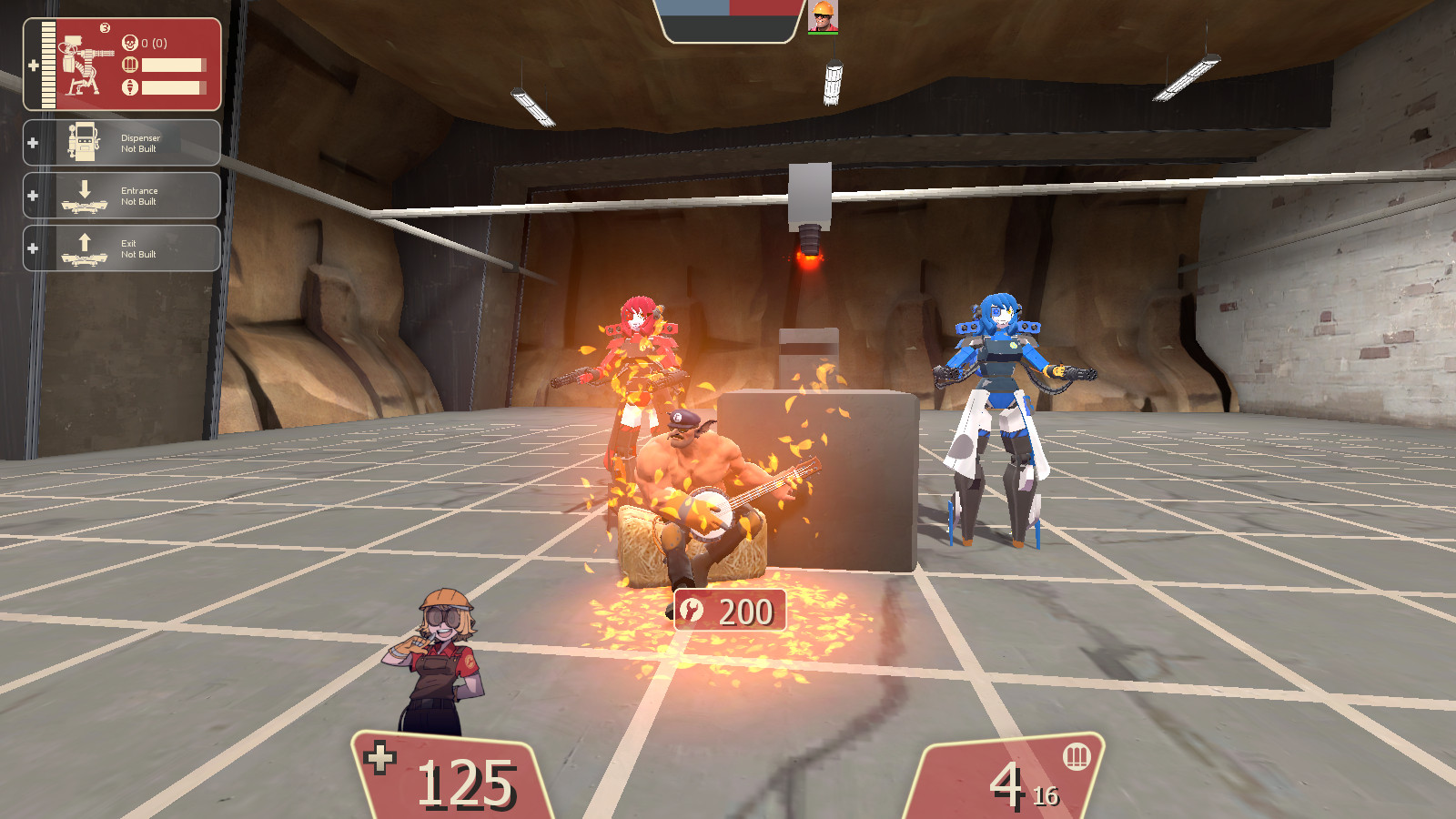Select the Teleporter Entrance icon
The image size is (1456, 819).
[85, 195]
